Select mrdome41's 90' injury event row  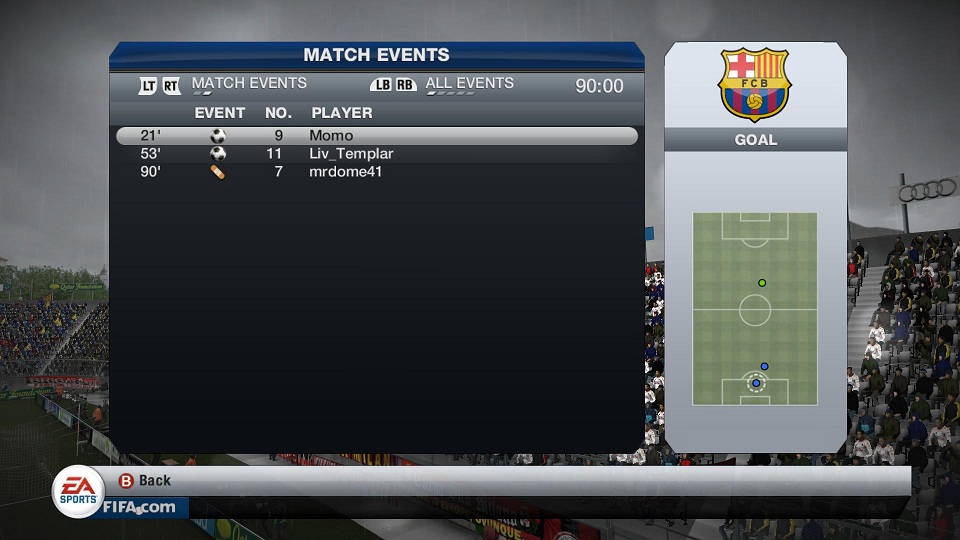tap(376, 172)
